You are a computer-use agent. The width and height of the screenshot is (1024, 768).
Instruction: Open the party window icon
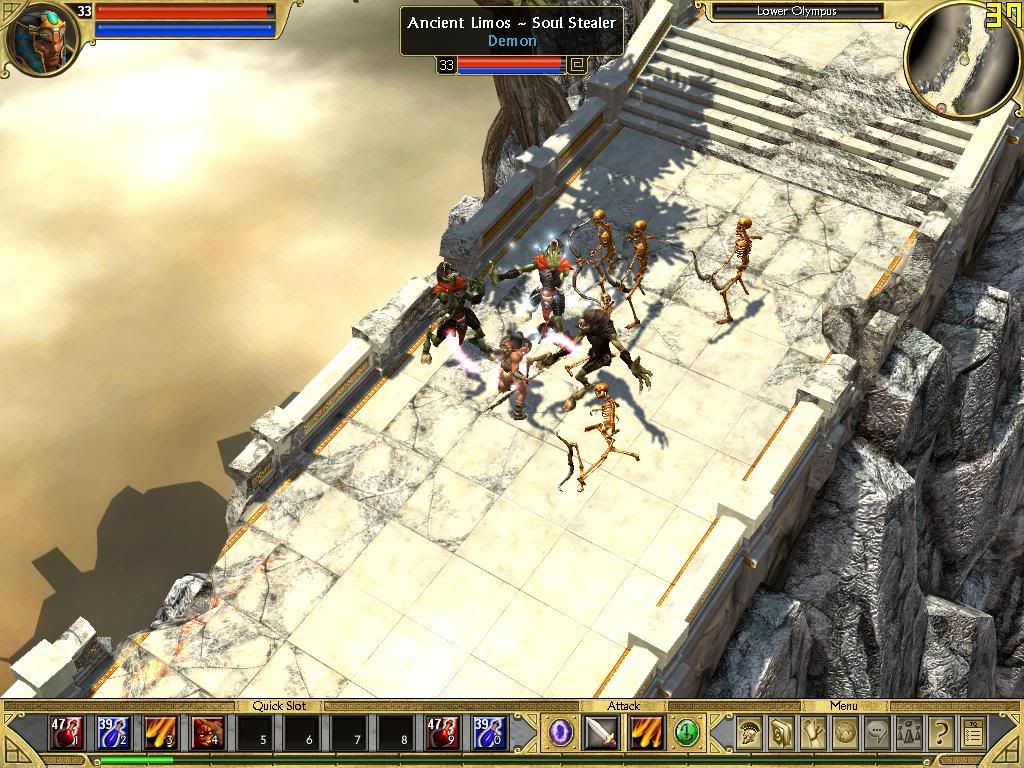[x=909, y=733]
